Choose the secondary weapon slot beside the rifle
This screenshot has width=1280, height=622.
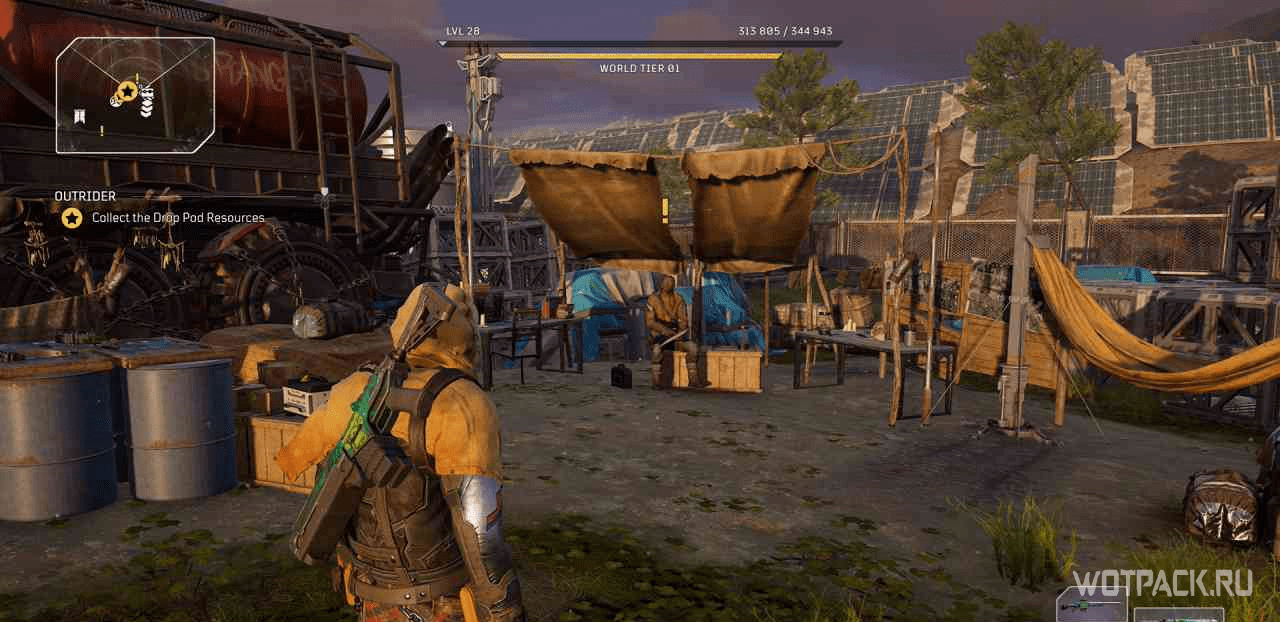1178,614
